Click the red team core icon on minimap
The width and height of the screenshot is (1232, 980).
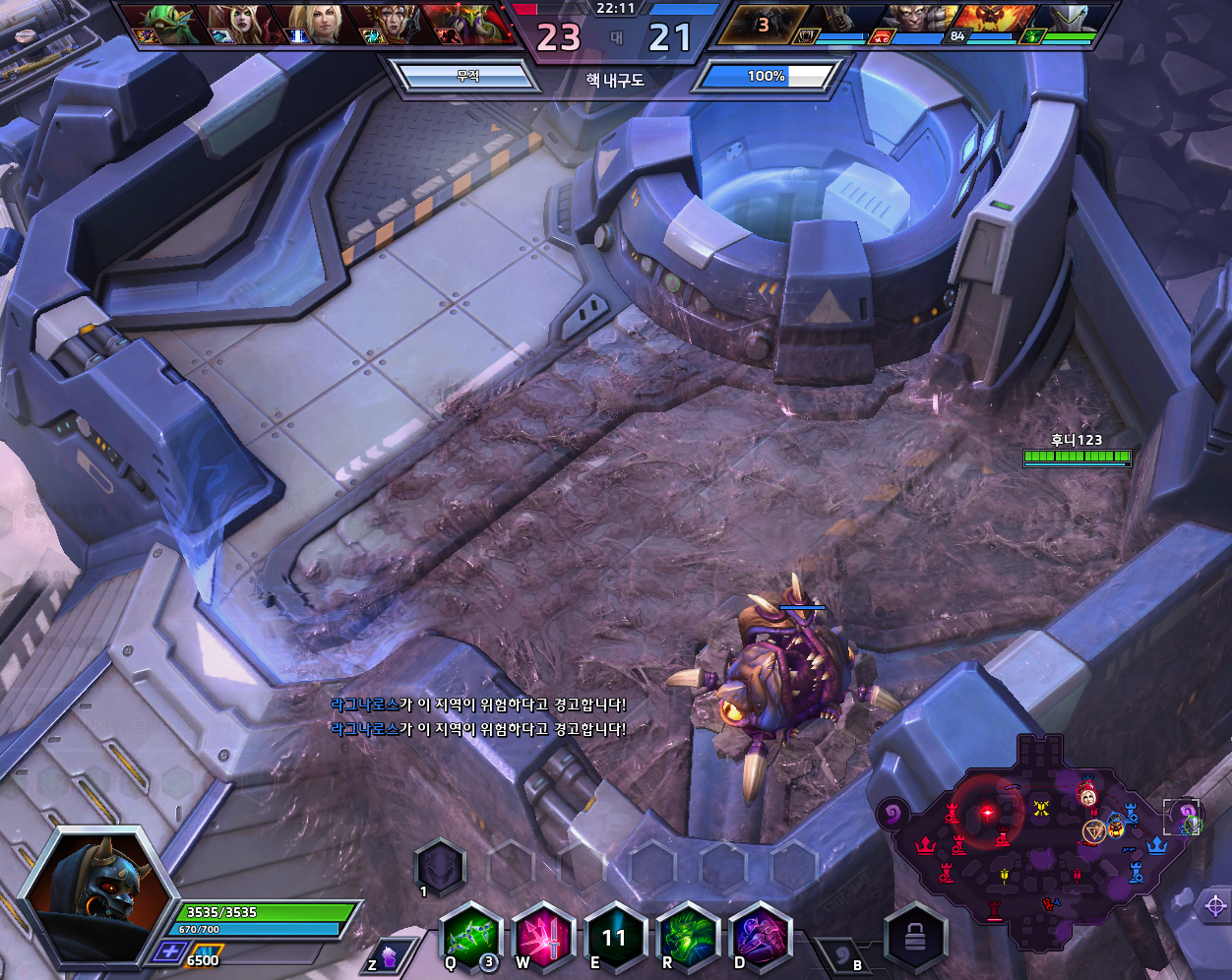point(925,845)
